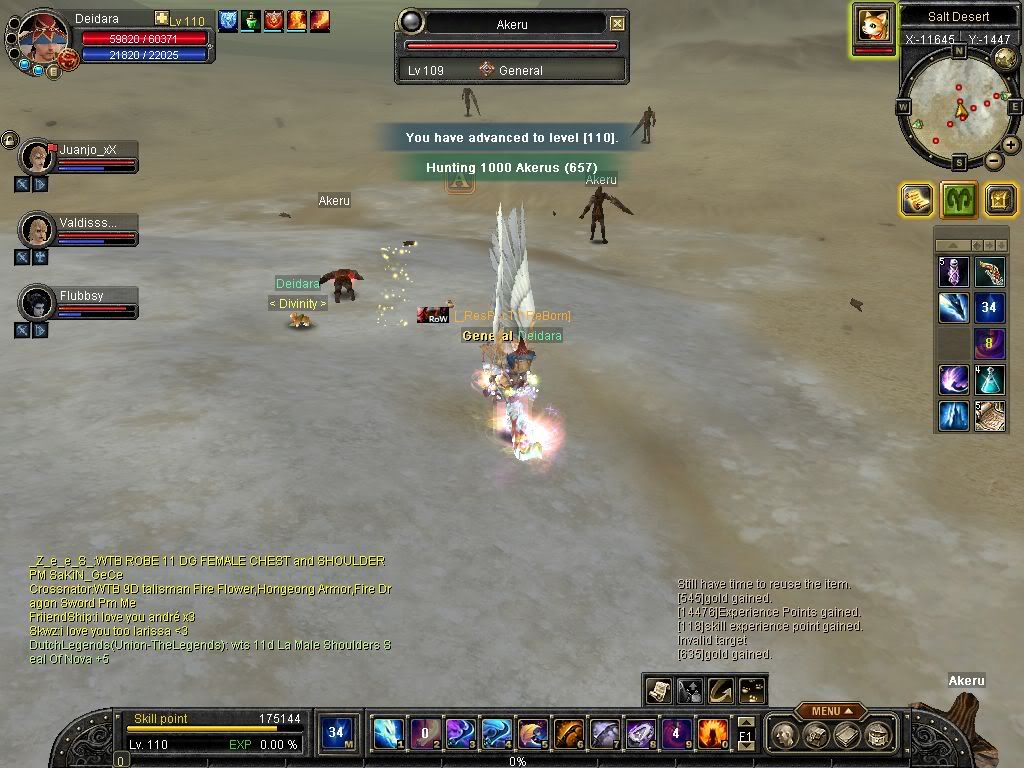Select party member Flubbsy
Screen dimensions: 1024x768
tap(39, 303)
